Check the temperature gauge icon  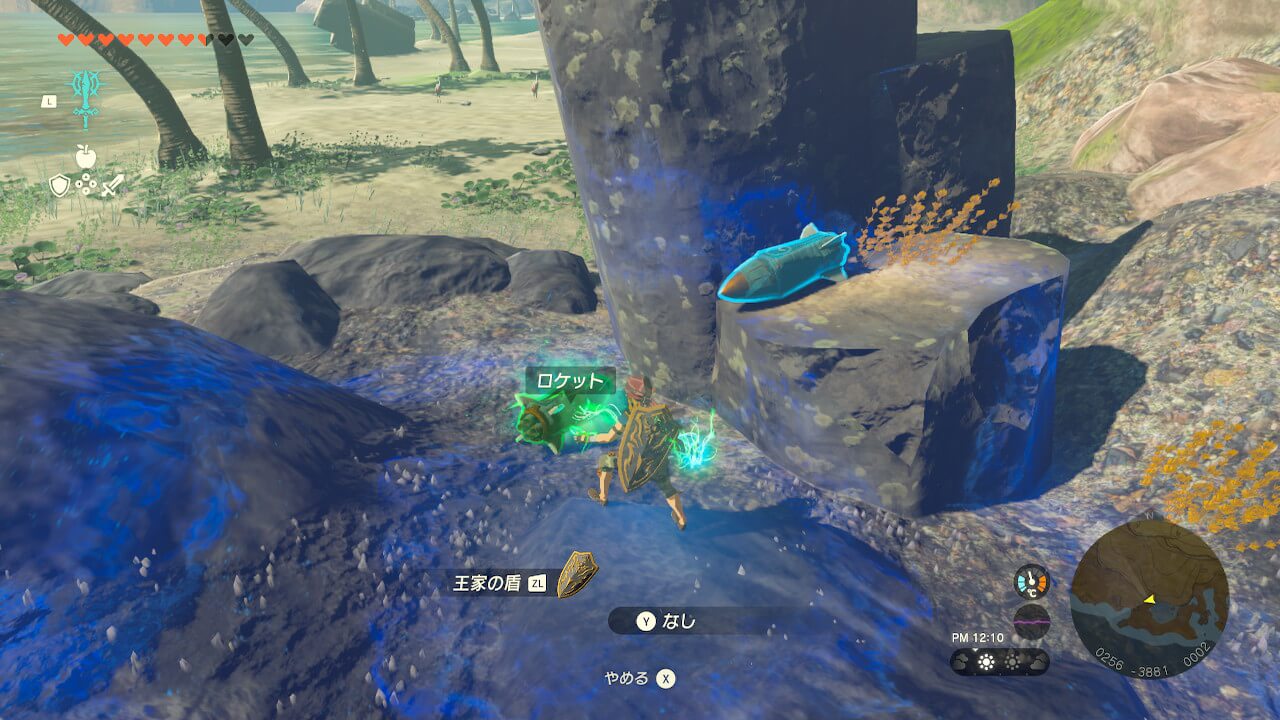point(1031,582)
